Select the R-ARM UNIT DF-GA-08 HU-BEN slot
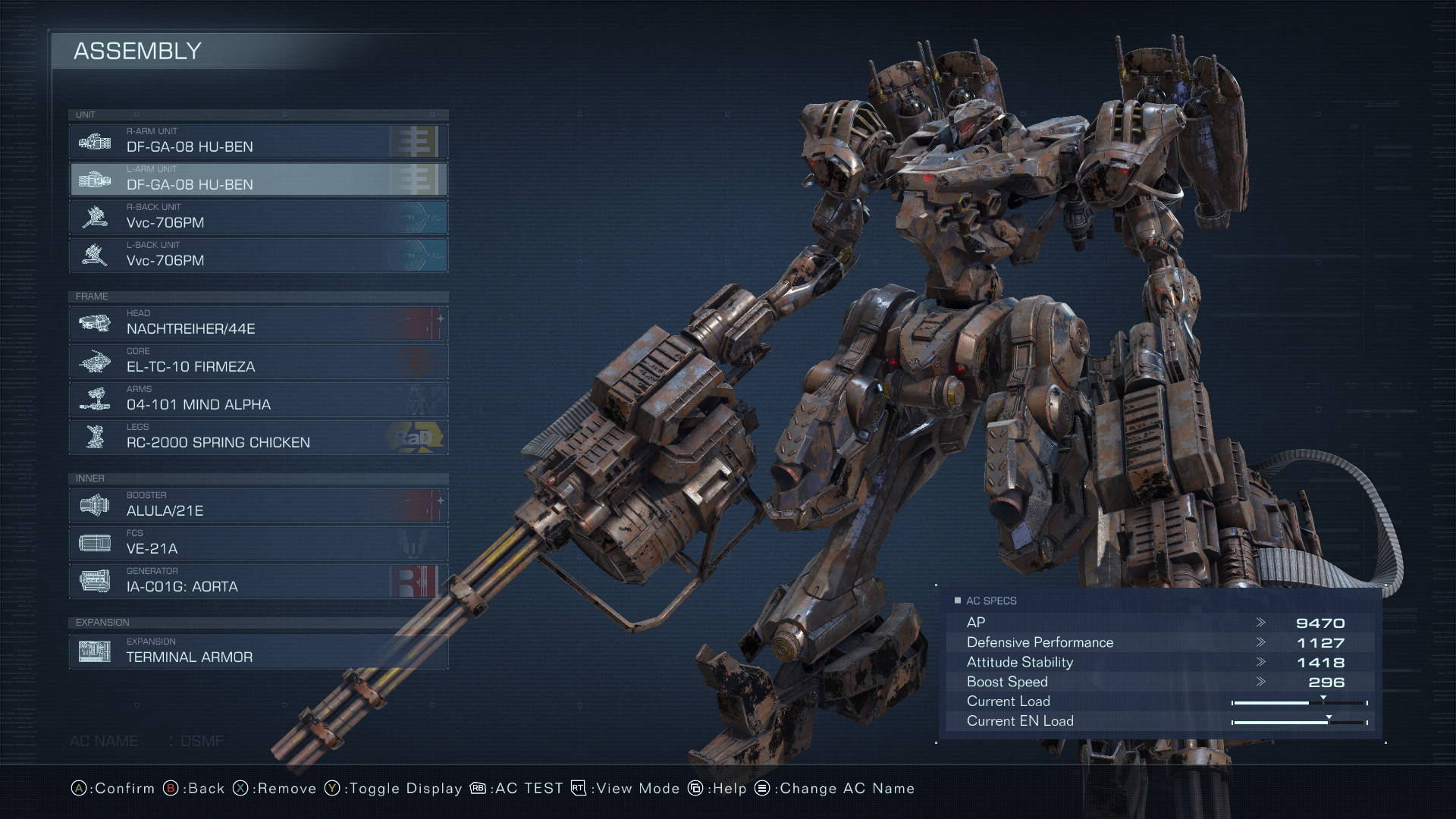 (258, 142)
